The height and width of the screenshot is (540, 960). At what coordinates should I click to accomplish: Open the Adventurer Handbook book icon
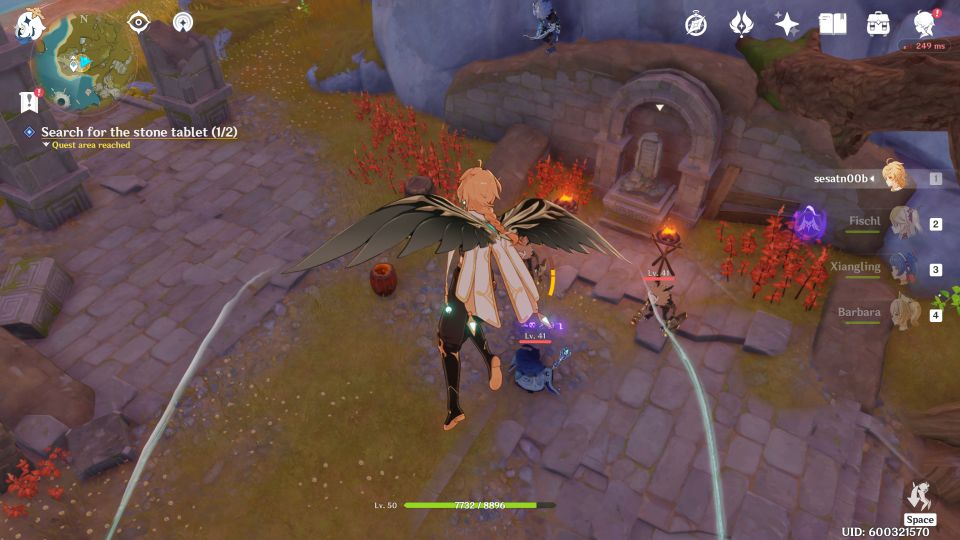coord(832,24)
